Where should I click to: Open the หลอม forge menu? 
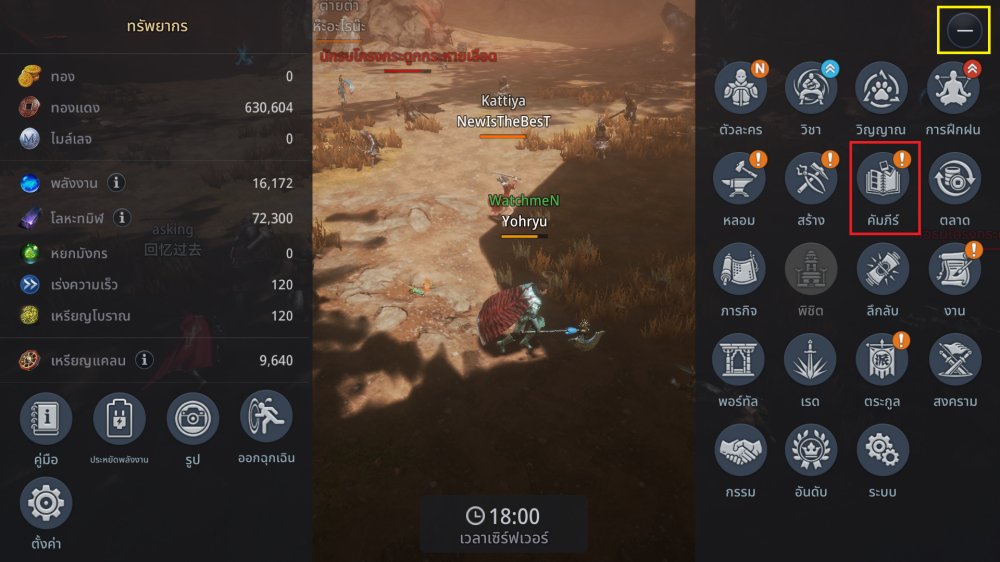pyautogui.click(x=740, y=179)
